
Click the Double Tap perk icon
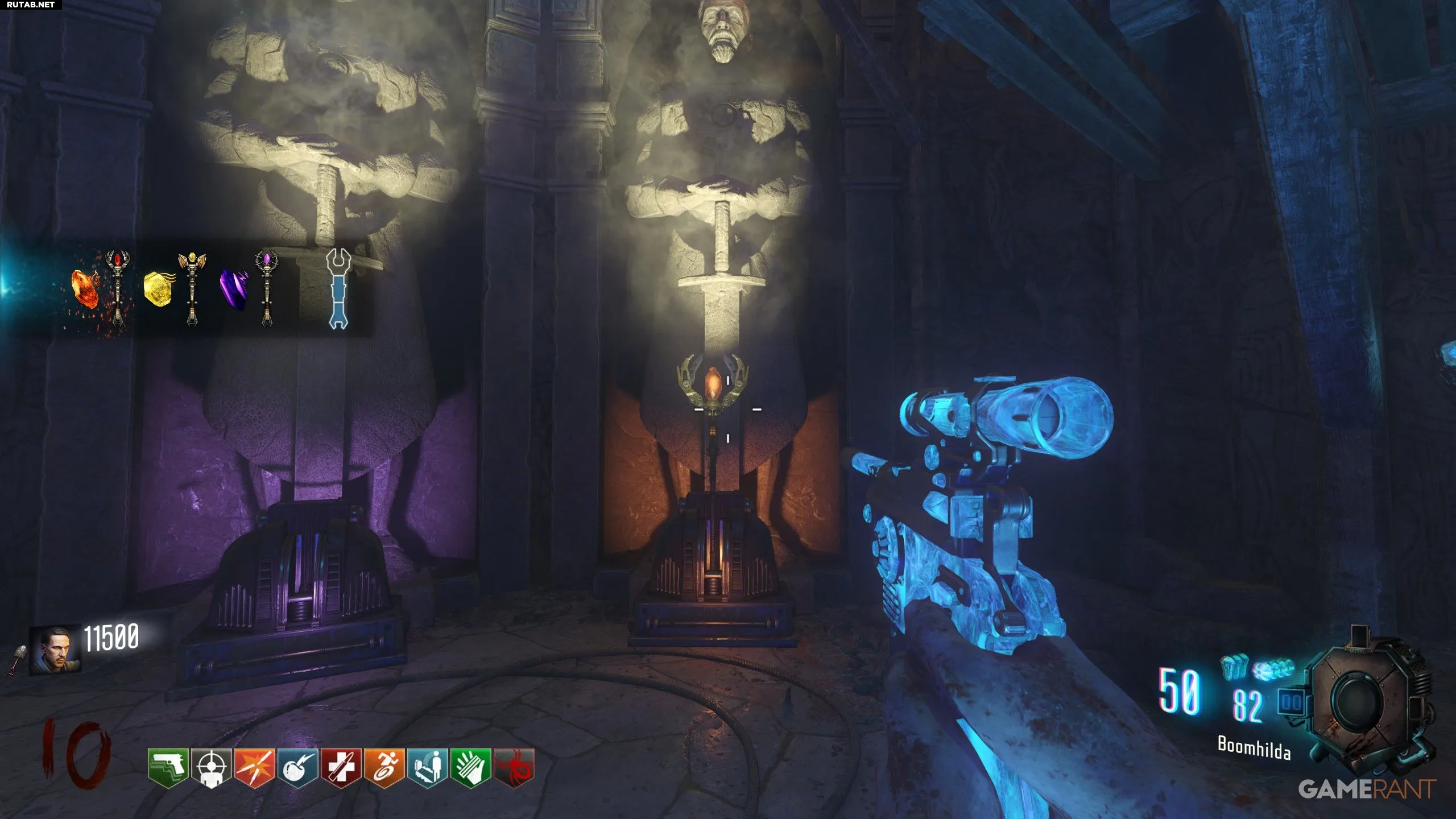coord(255,768)
